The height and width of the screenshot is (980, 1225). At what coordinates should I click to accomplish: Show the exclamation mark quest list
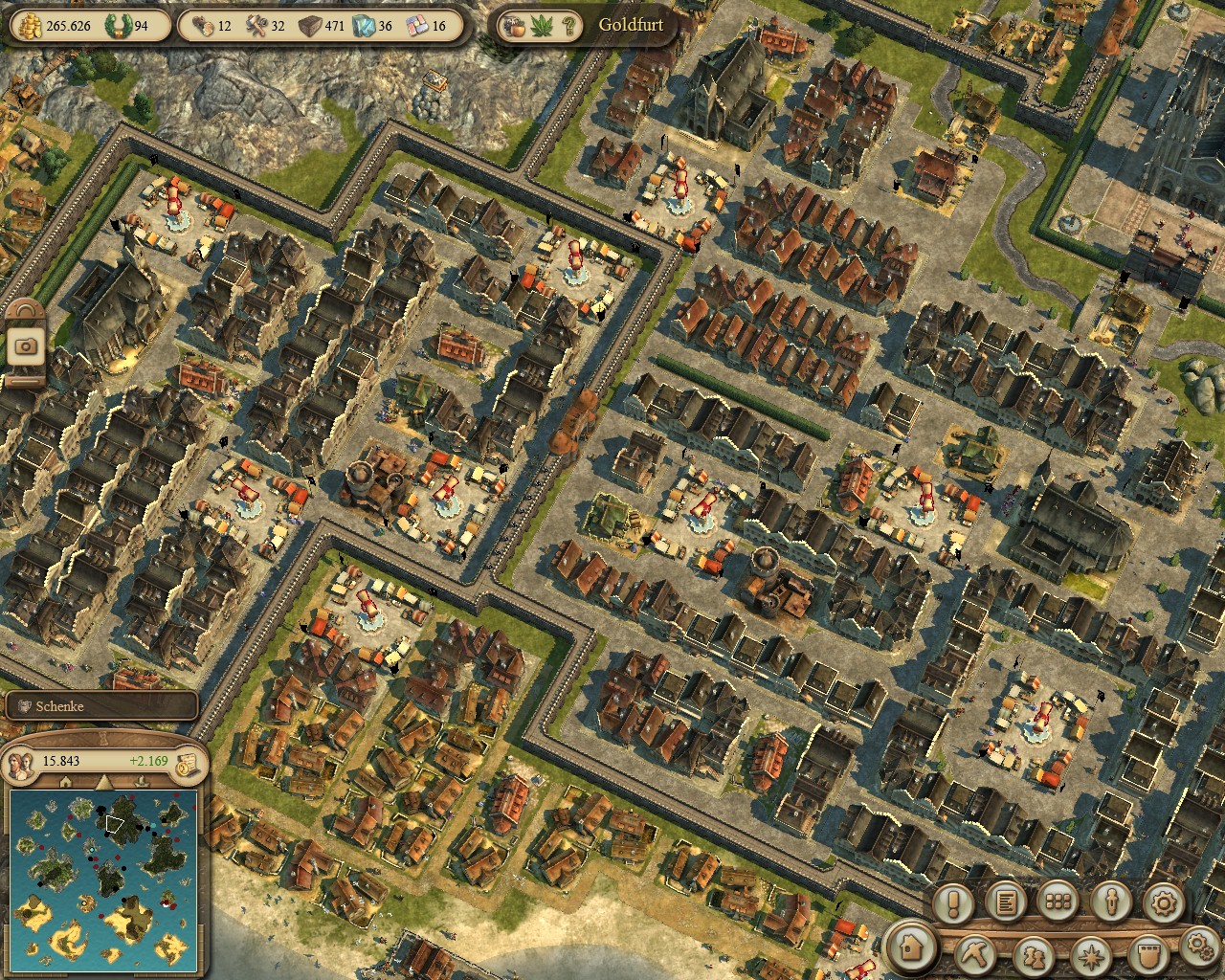(x=953, y=902)
